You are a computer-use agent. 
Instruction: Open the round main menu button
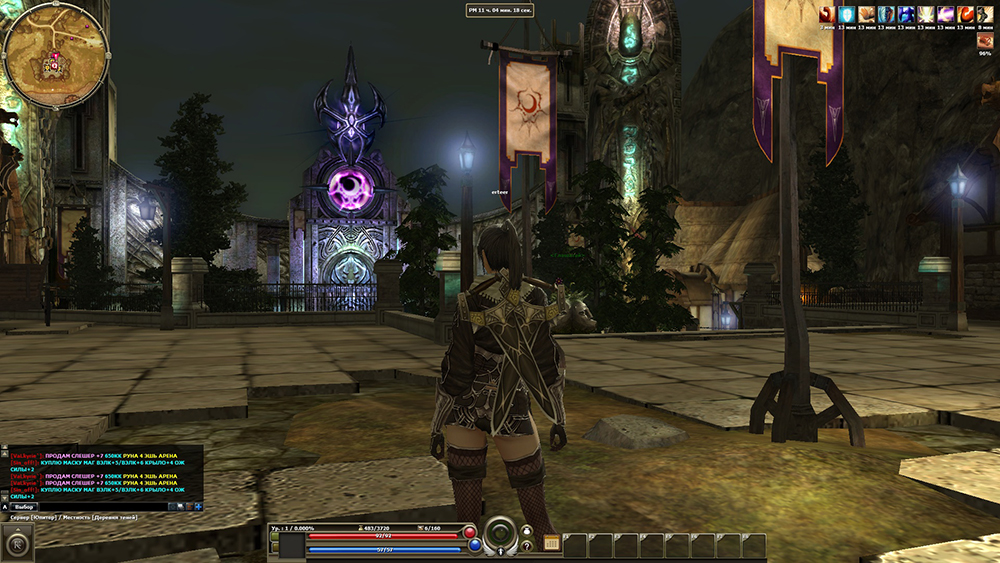[x=18, y=543]
